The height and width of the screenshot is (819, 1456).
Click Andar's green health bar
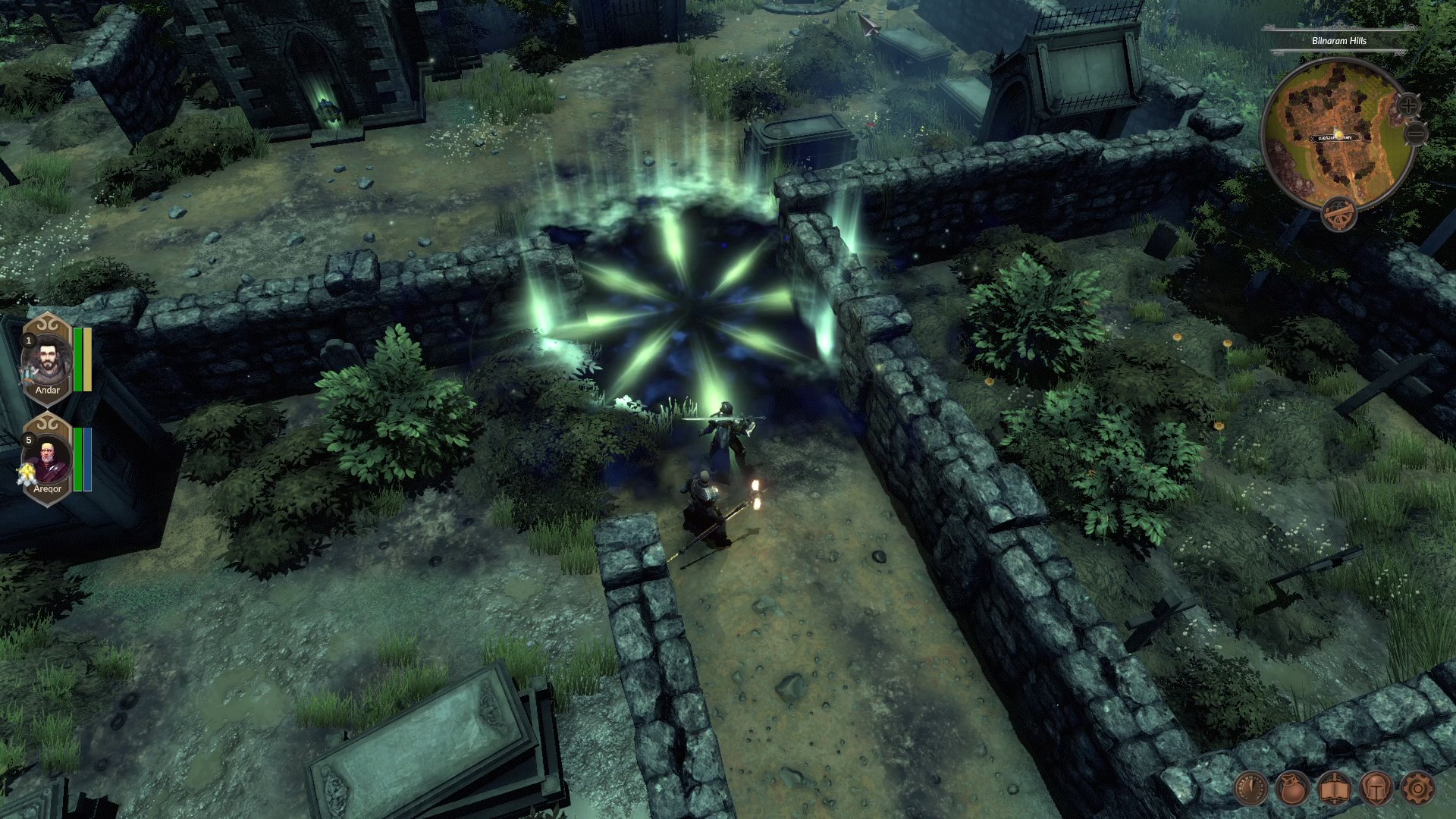tap(78, 359)
